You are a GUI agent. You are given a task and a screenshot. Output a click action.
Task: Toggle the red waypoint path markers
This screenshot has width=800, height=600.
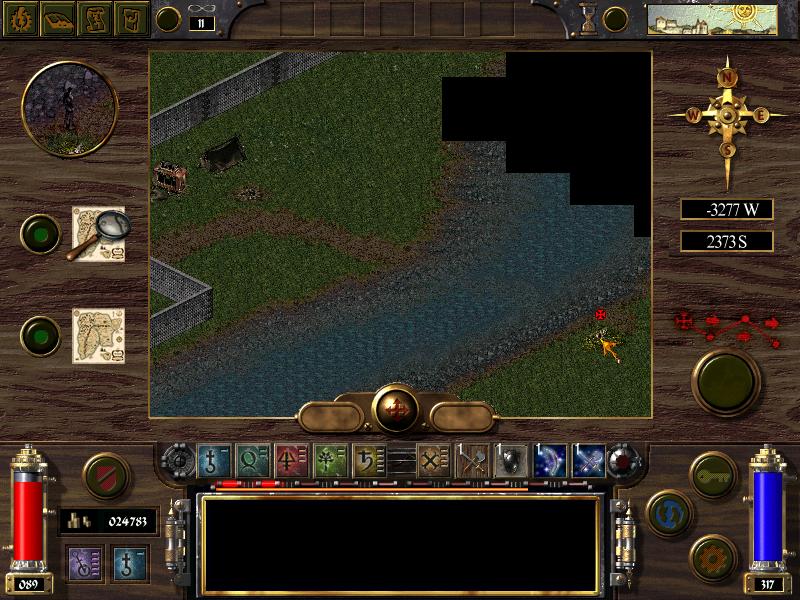click(x=727, y=322)
